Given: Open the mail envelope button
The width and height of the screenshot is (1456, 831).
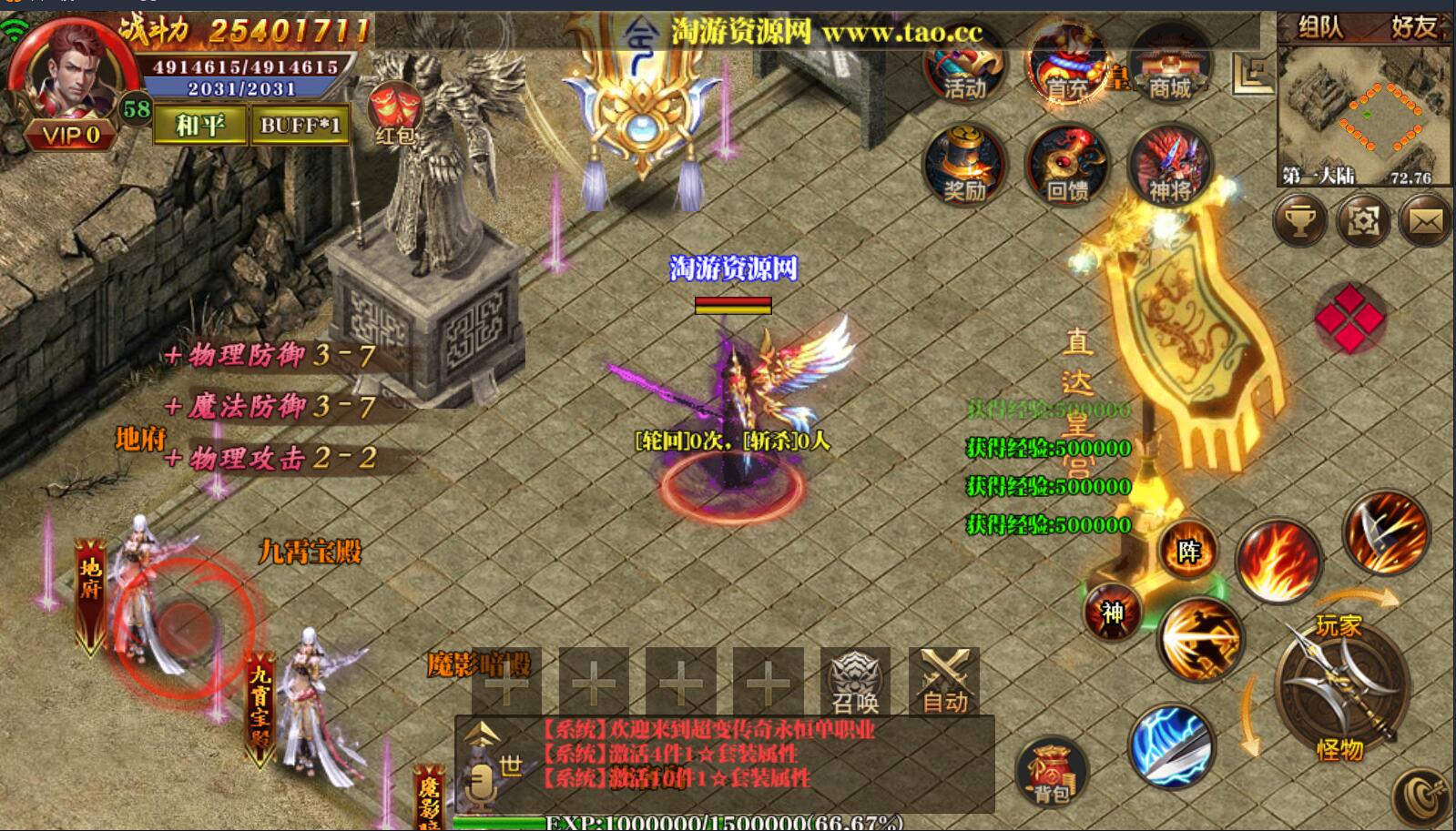Looking at the screenshot, I should click(x=1425, y=220).
